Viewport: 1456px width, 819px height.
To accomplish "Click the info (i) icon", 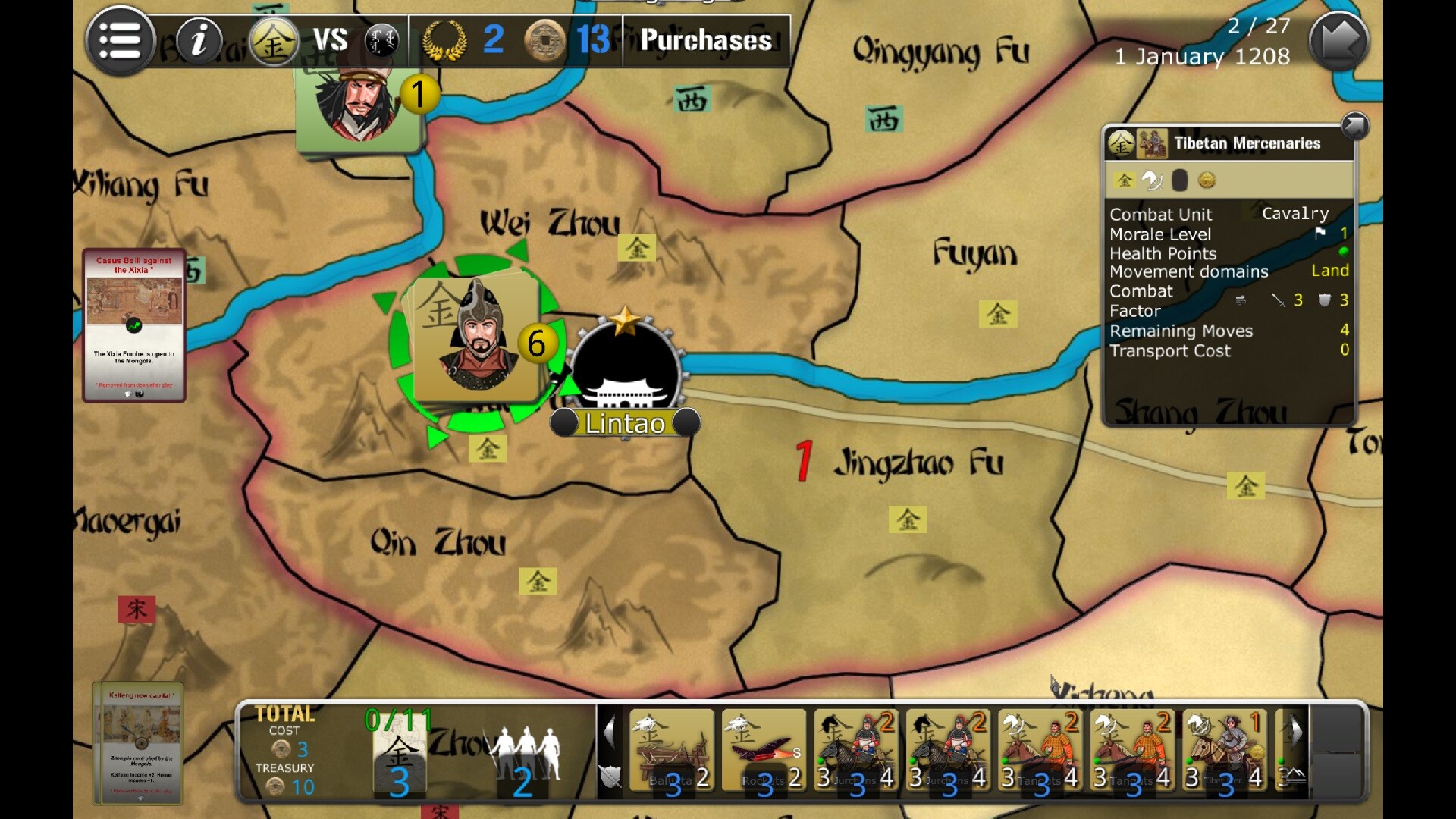I will [199, 40].
